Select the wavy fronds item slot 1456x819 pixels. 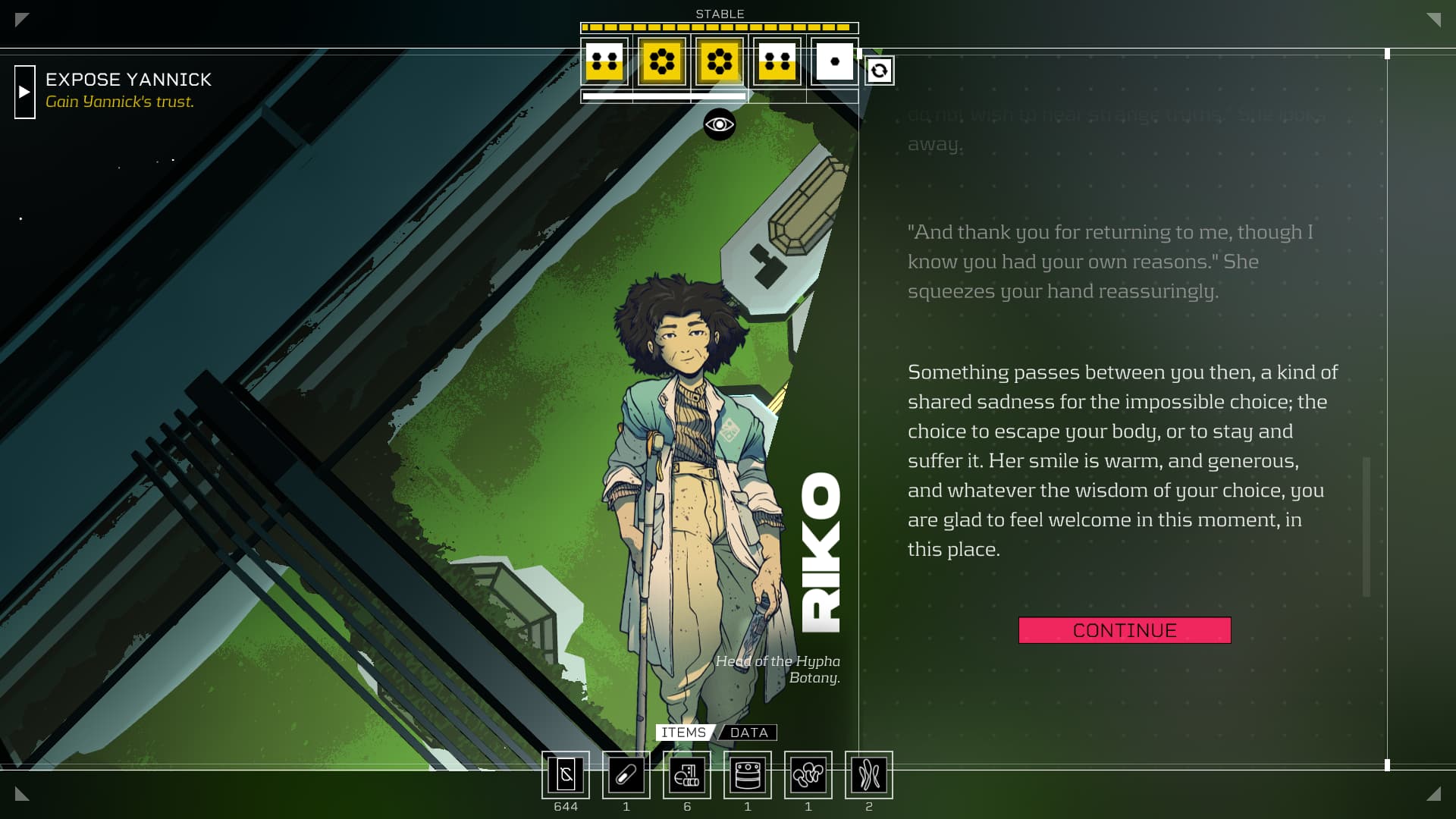click(x=869, y=775)
